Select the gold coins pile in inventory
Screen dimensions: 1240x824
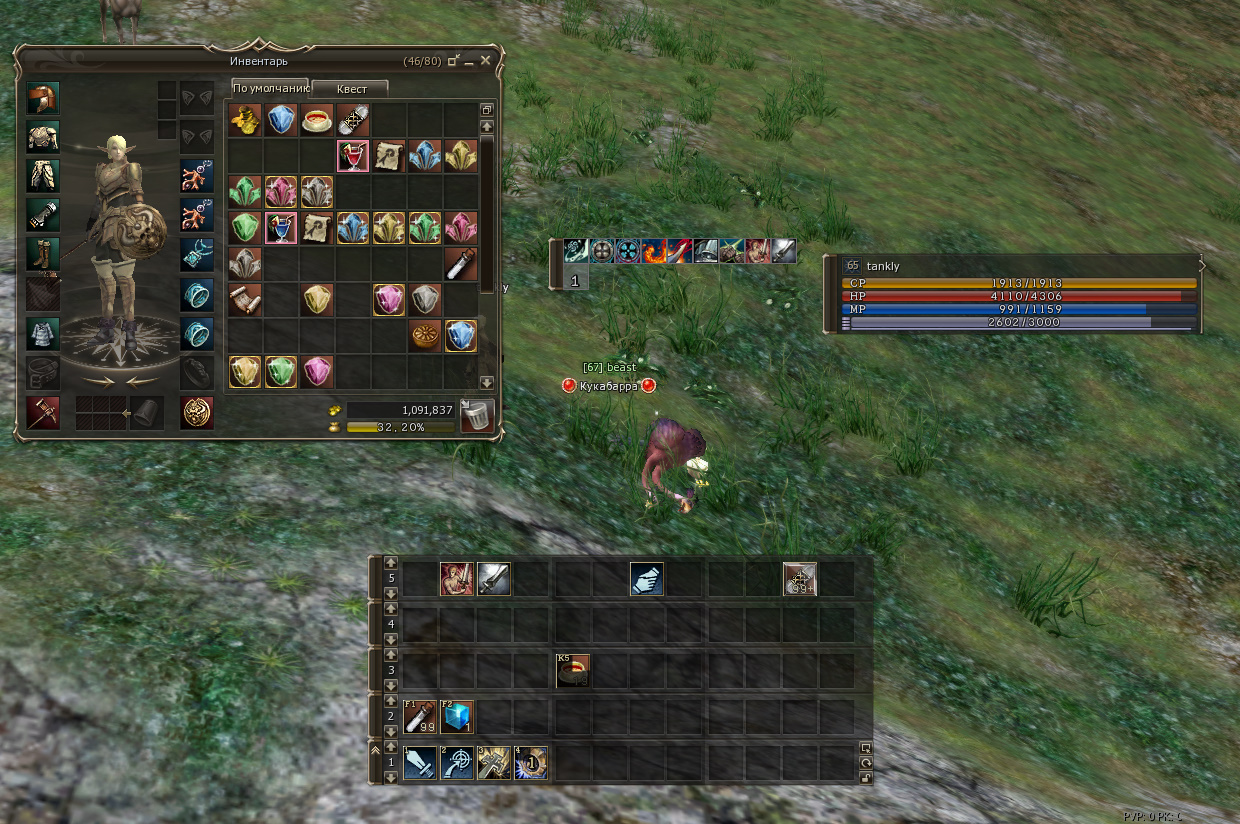point(245,120)
